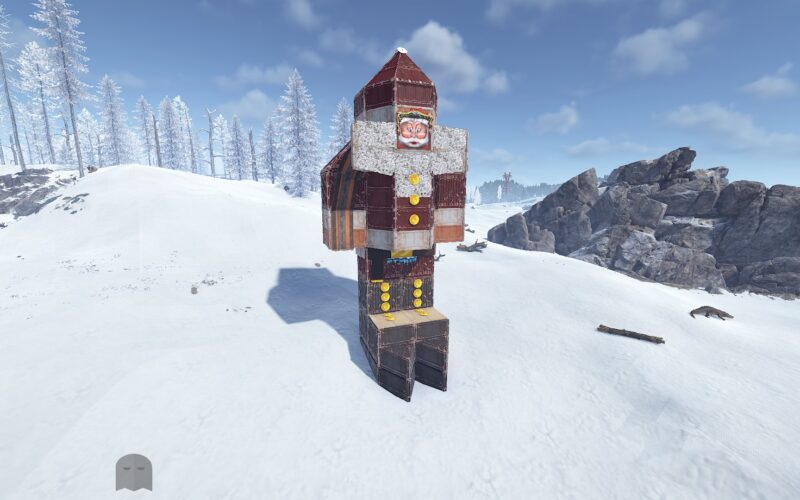Screen dimensions: 800x500
Task: Click the grey helmet mask icon
Action: pyautogui.click(x=133, y=472)
